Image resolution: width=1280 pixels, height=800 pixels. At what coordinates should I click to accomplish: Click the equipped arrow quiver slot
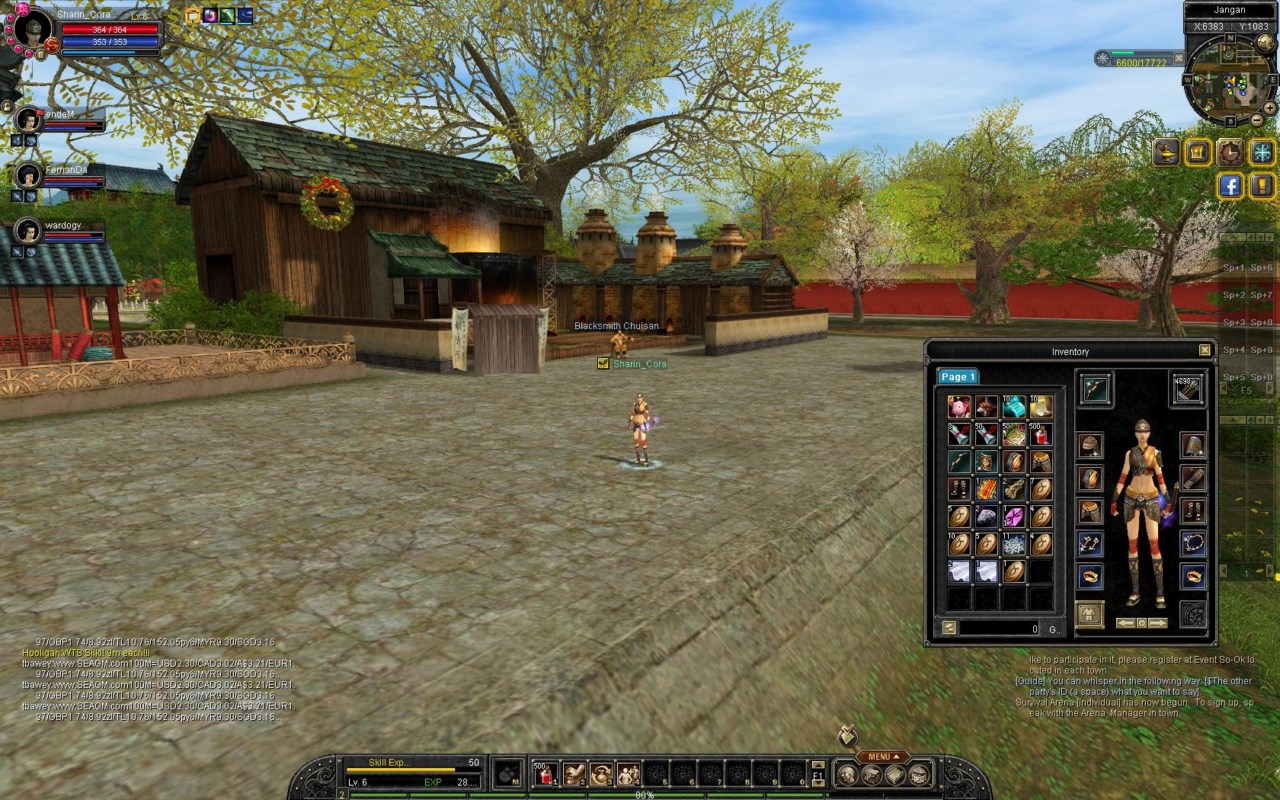[1188, 390]
